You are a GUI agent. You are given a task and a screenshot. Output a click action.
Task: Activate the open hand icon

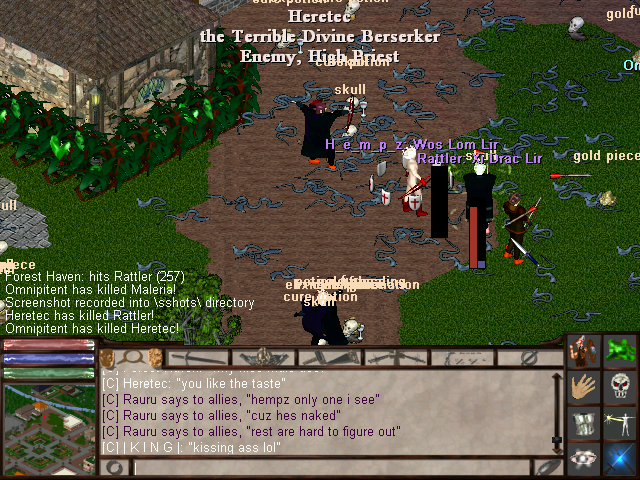584,388
